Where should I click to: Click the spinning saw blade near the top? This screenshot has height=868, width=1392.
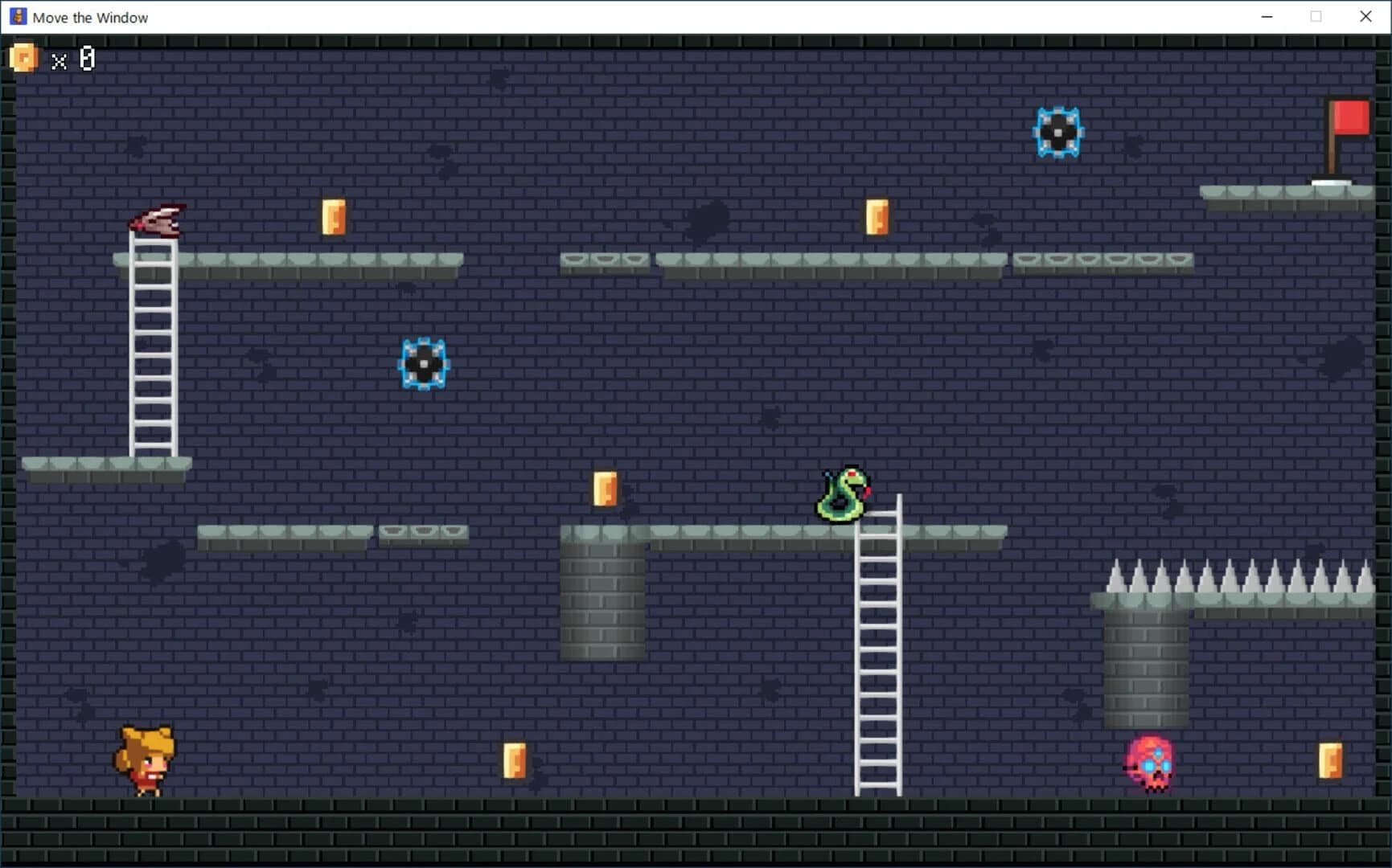point(1058,131)
